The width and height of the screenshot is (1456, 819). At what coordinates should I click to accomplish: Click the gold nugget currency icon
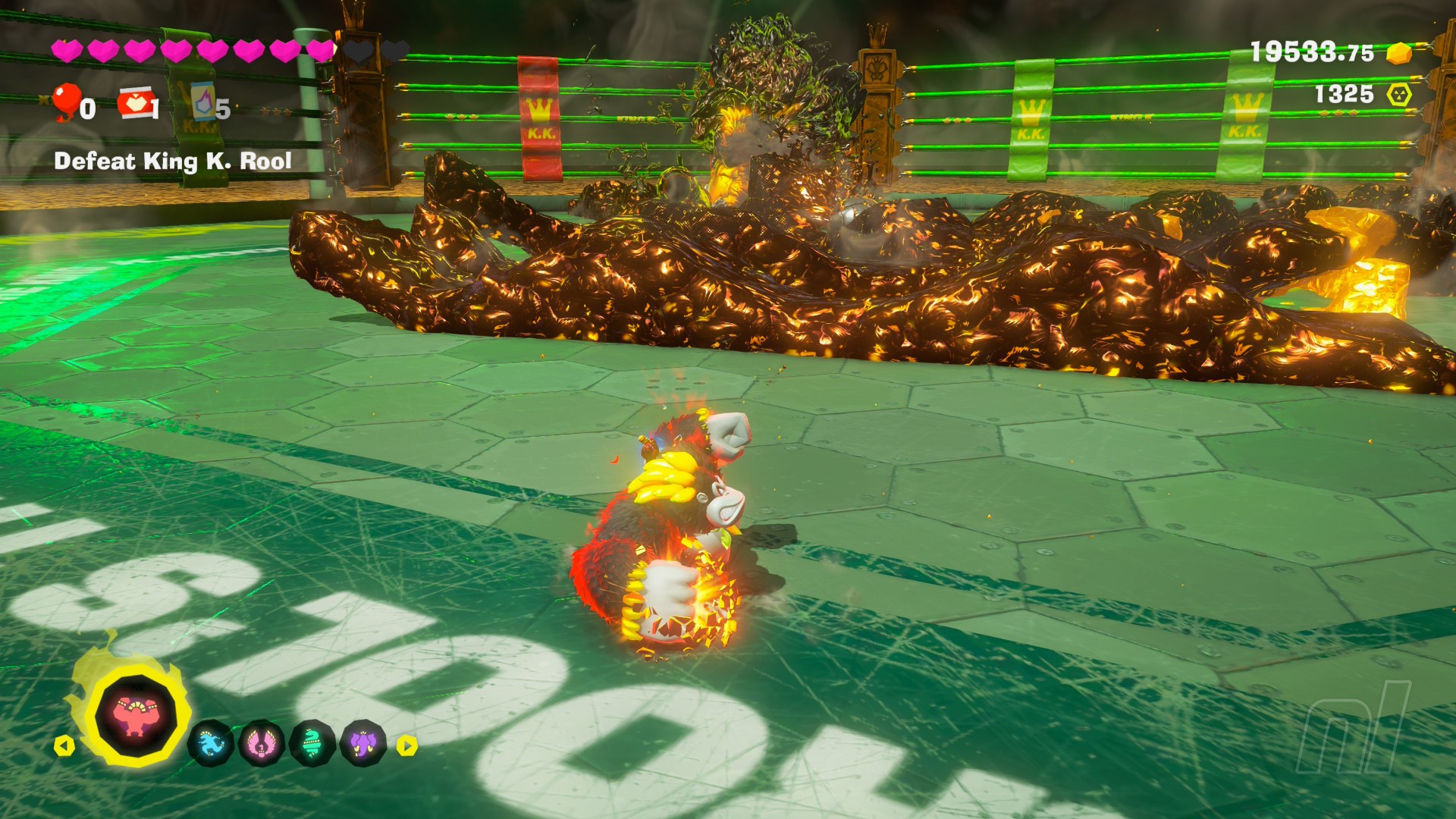(1399, 53)
